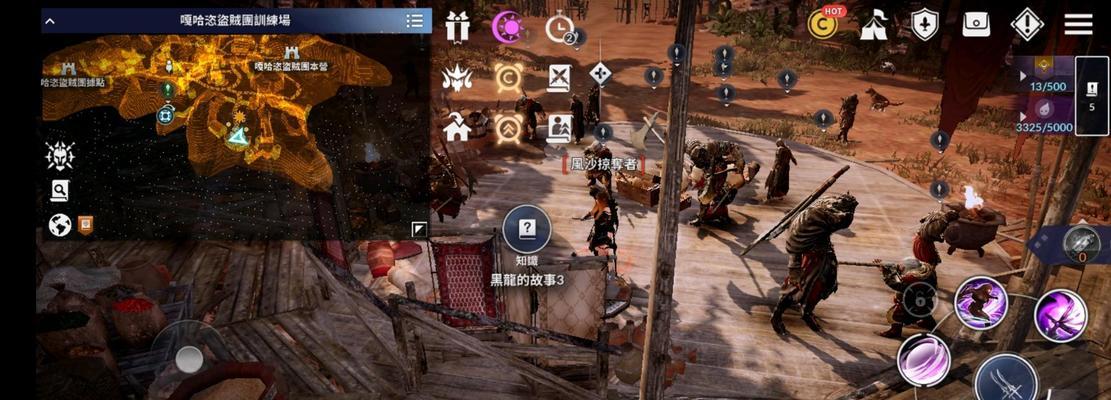Image resolution: width=1111 pixels, height=400 pixels.
Task: Open the inventory bag
Action: click(976, 25)
